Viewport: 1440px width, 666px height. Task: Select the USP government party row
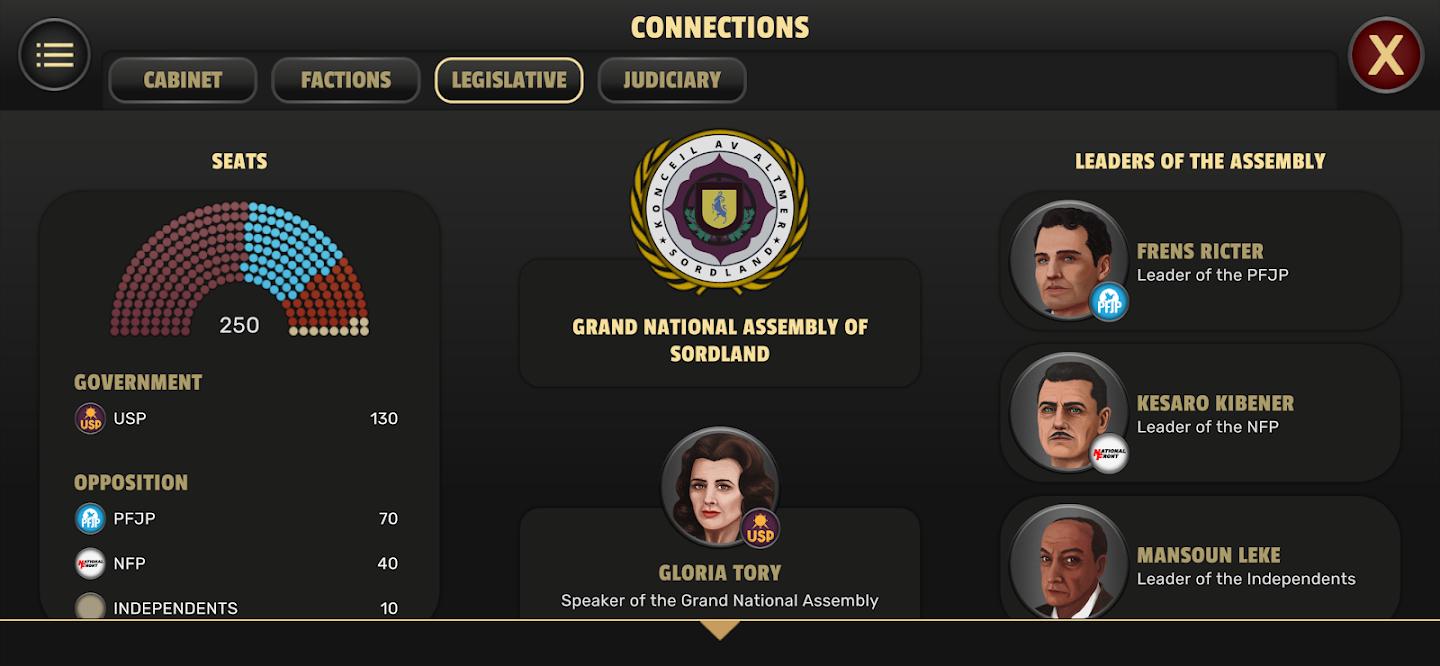[238, 418]
